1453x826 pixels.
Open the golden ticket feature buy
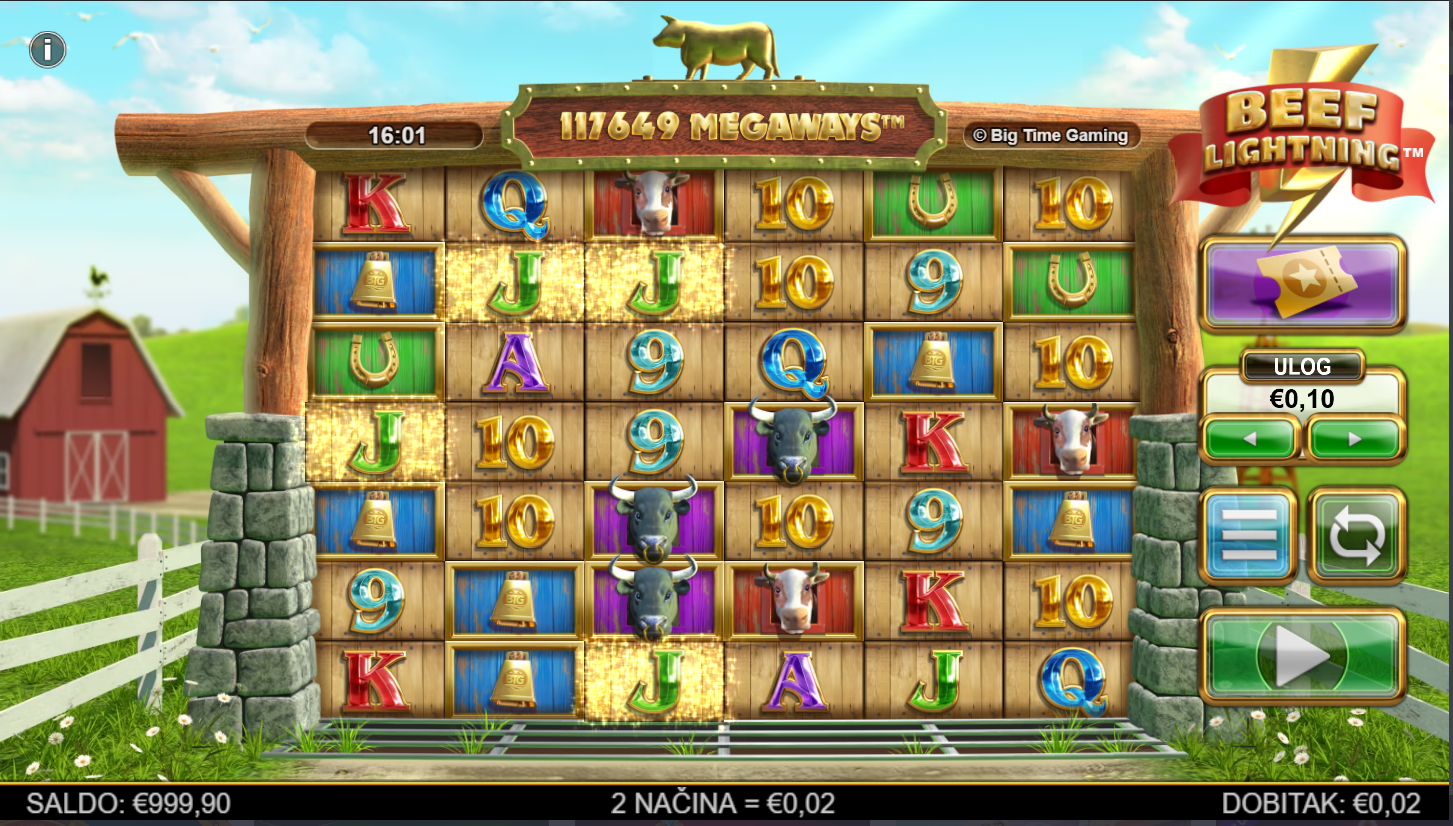[1303, 284]
